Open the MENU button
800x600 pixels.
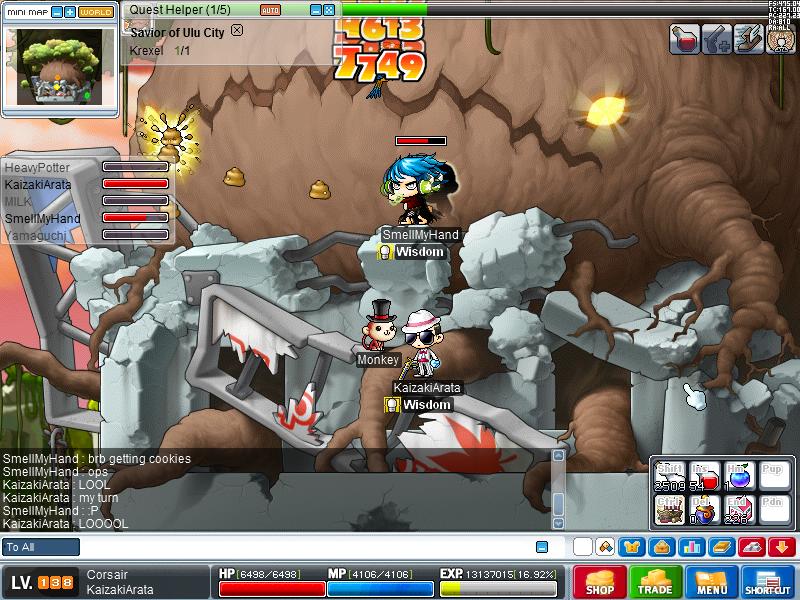[x=711, y=582]
